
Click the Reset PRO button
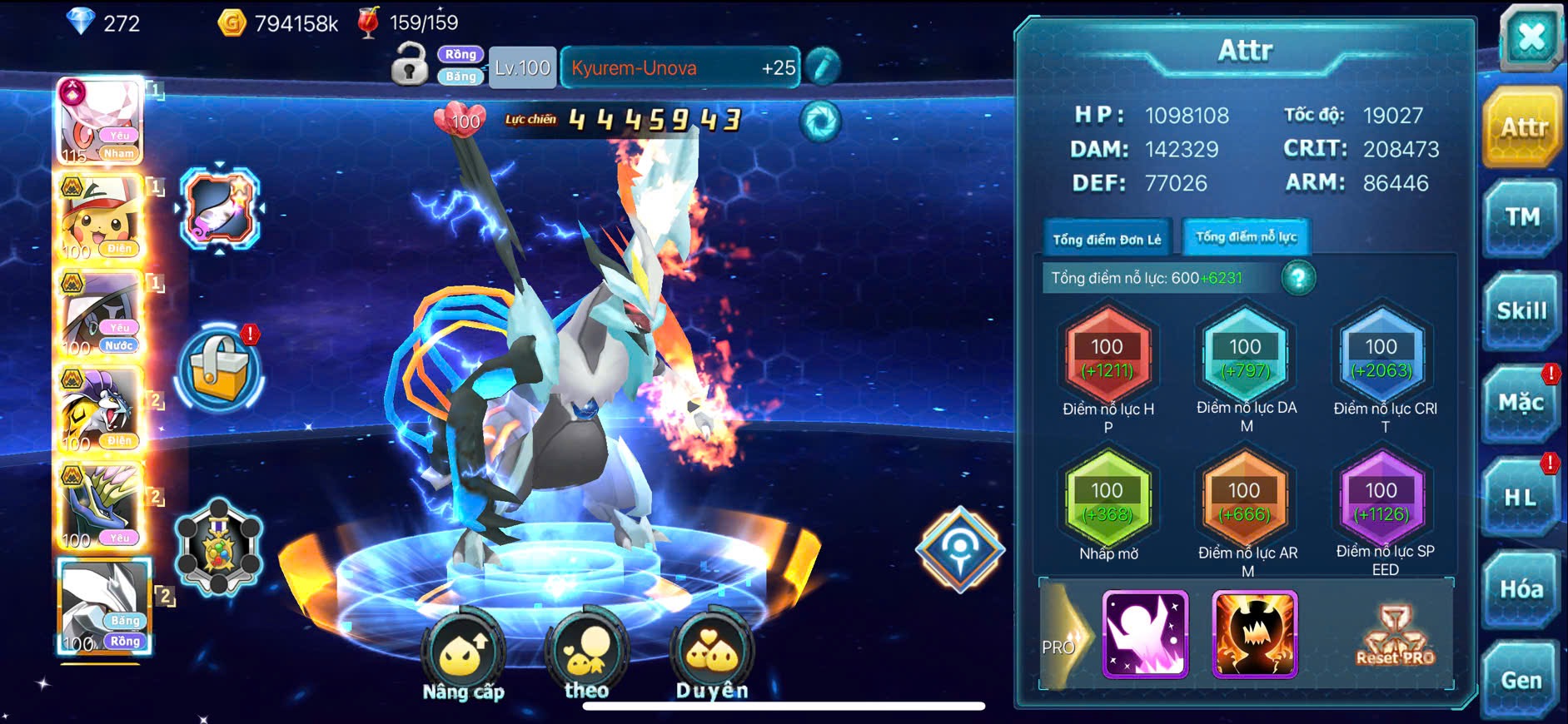tap(1395, 637)
